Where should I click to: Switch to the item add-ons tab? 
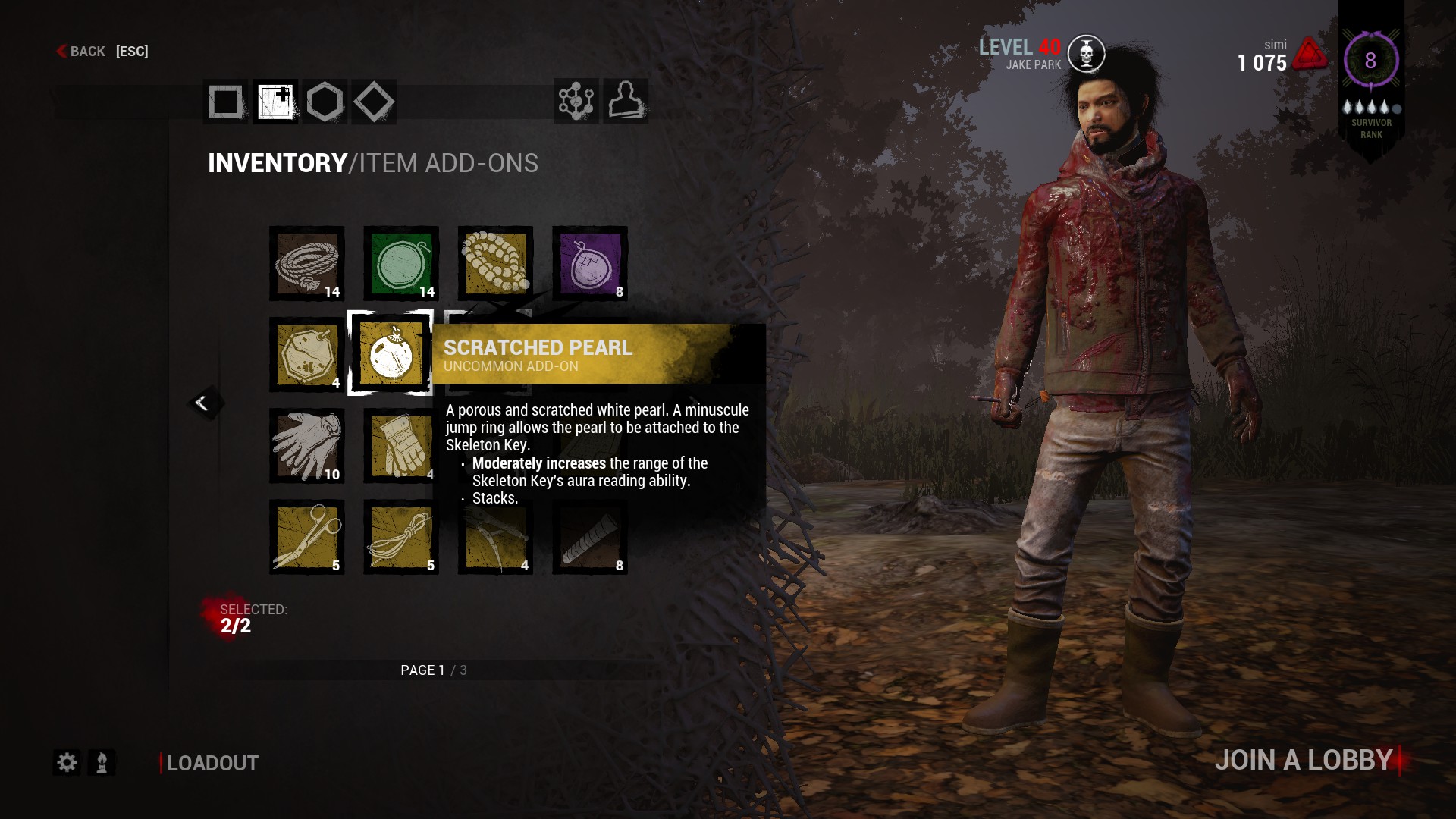[275, 102]
